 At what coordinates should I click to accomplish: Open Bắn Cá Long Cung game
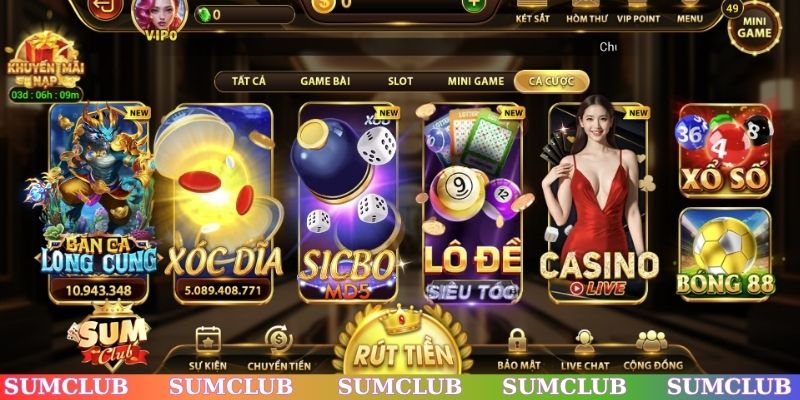(98, 202)
